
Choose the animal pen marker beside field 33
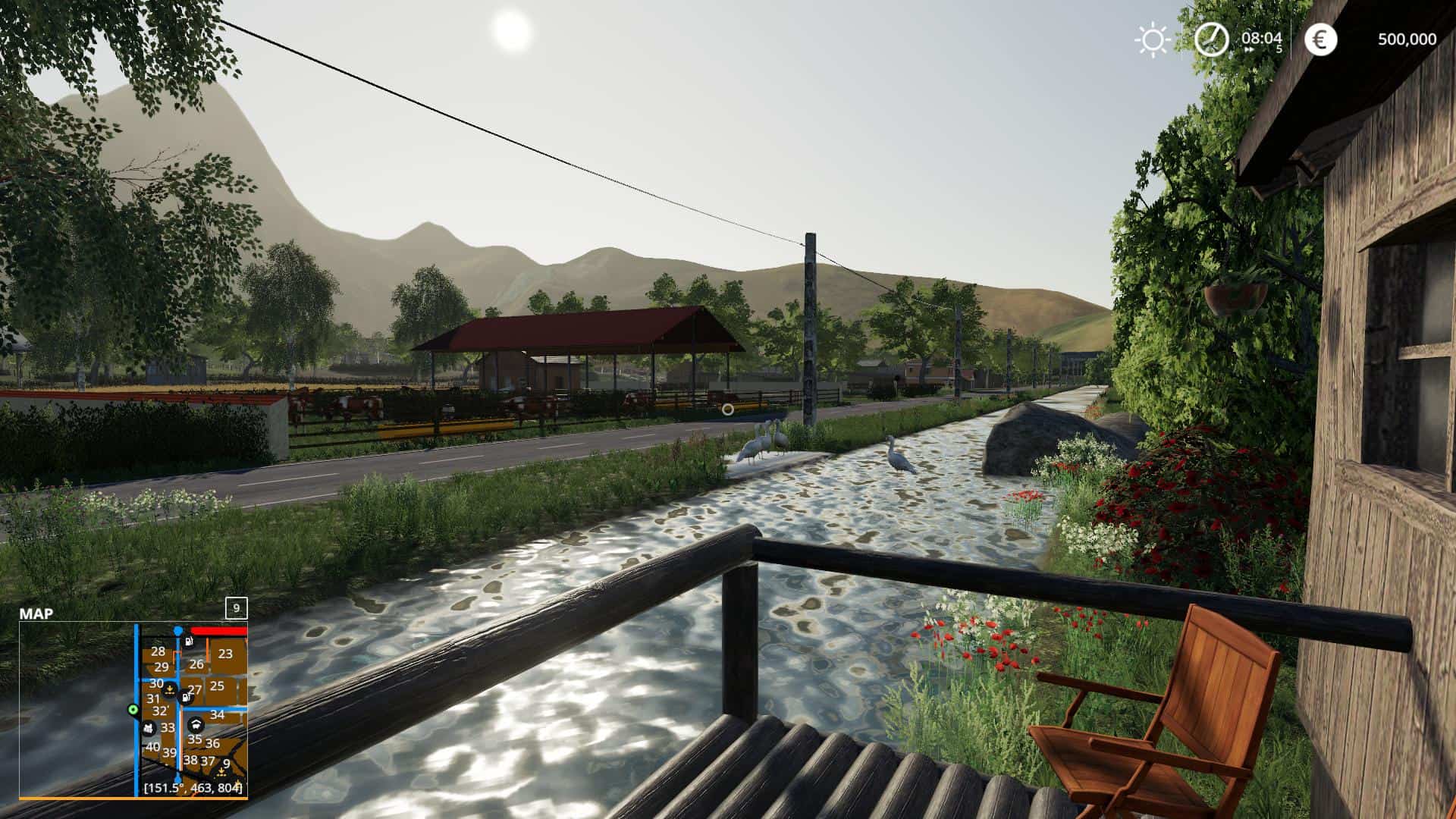[149, 728]
